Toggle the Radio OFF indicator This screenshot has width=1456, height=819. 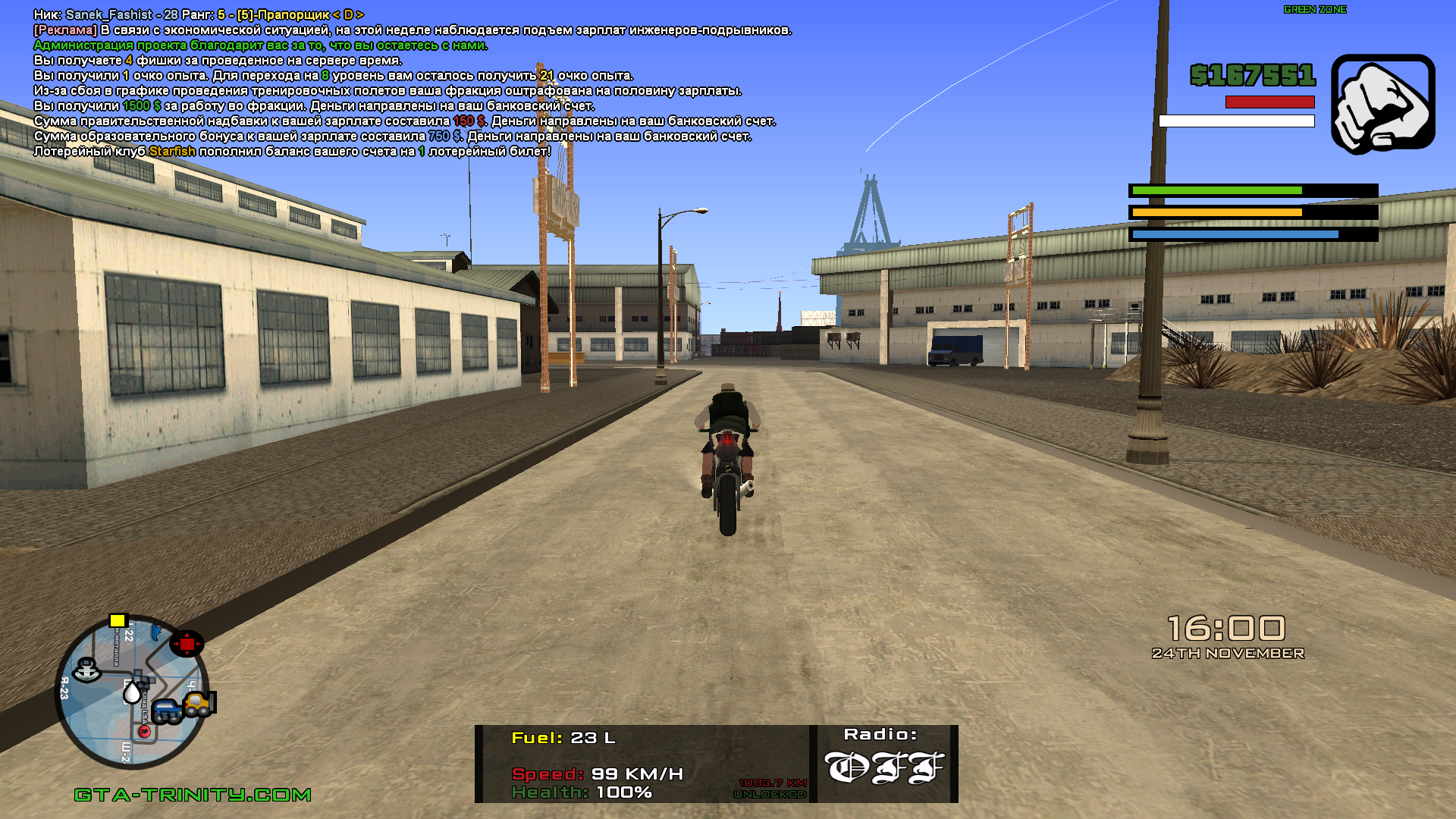point(883,767)
